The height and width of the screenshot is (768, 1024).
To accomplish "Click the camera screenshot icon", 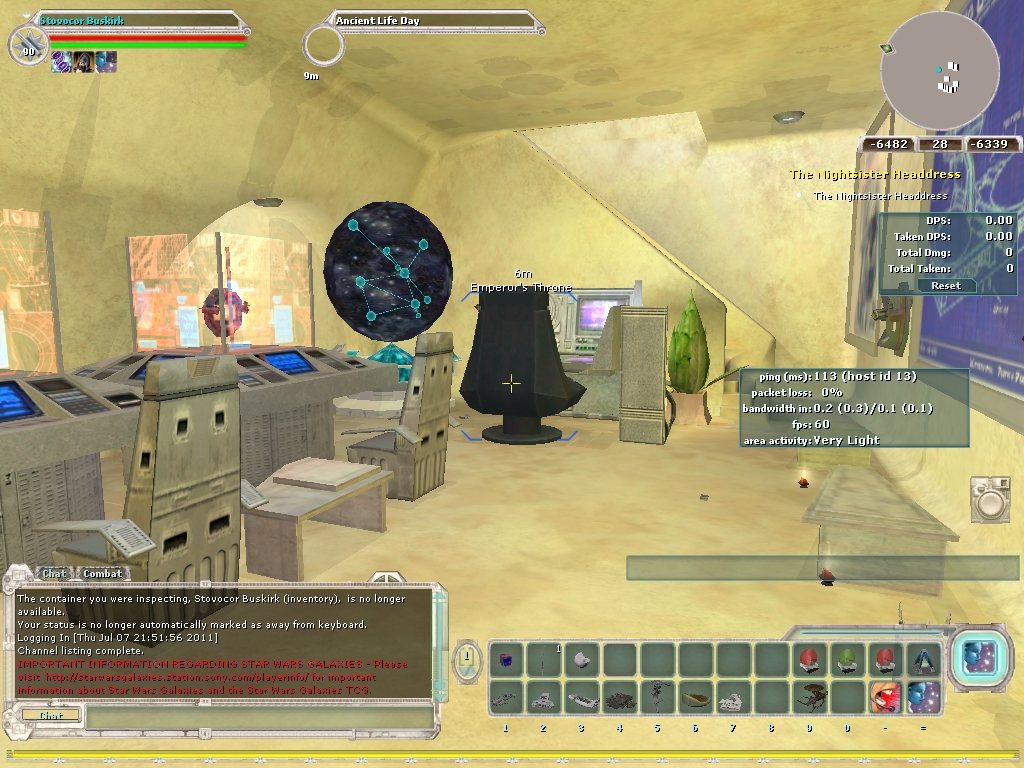I will [x=991, y=498].
